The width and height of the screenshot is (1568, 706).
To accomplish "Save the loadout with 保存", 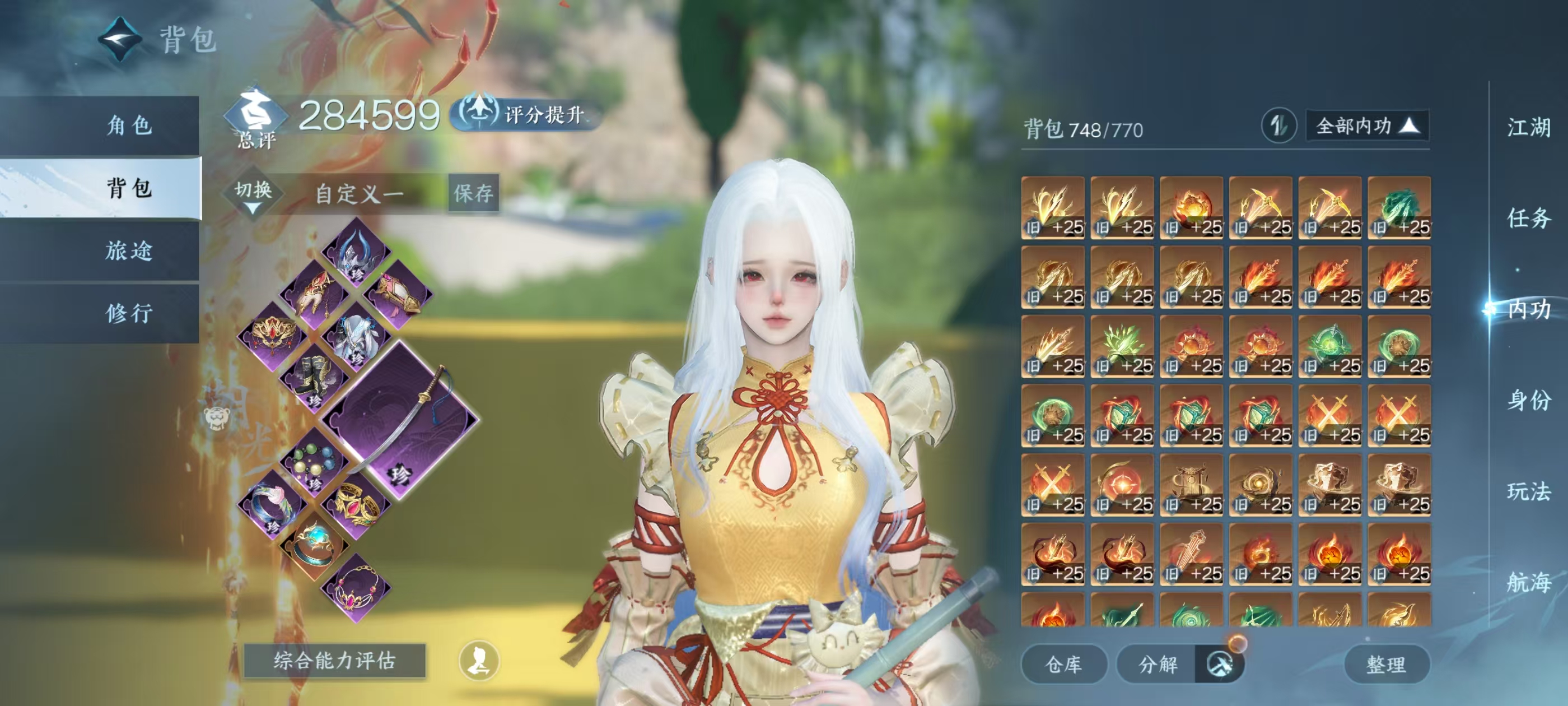I will point(474,194).
